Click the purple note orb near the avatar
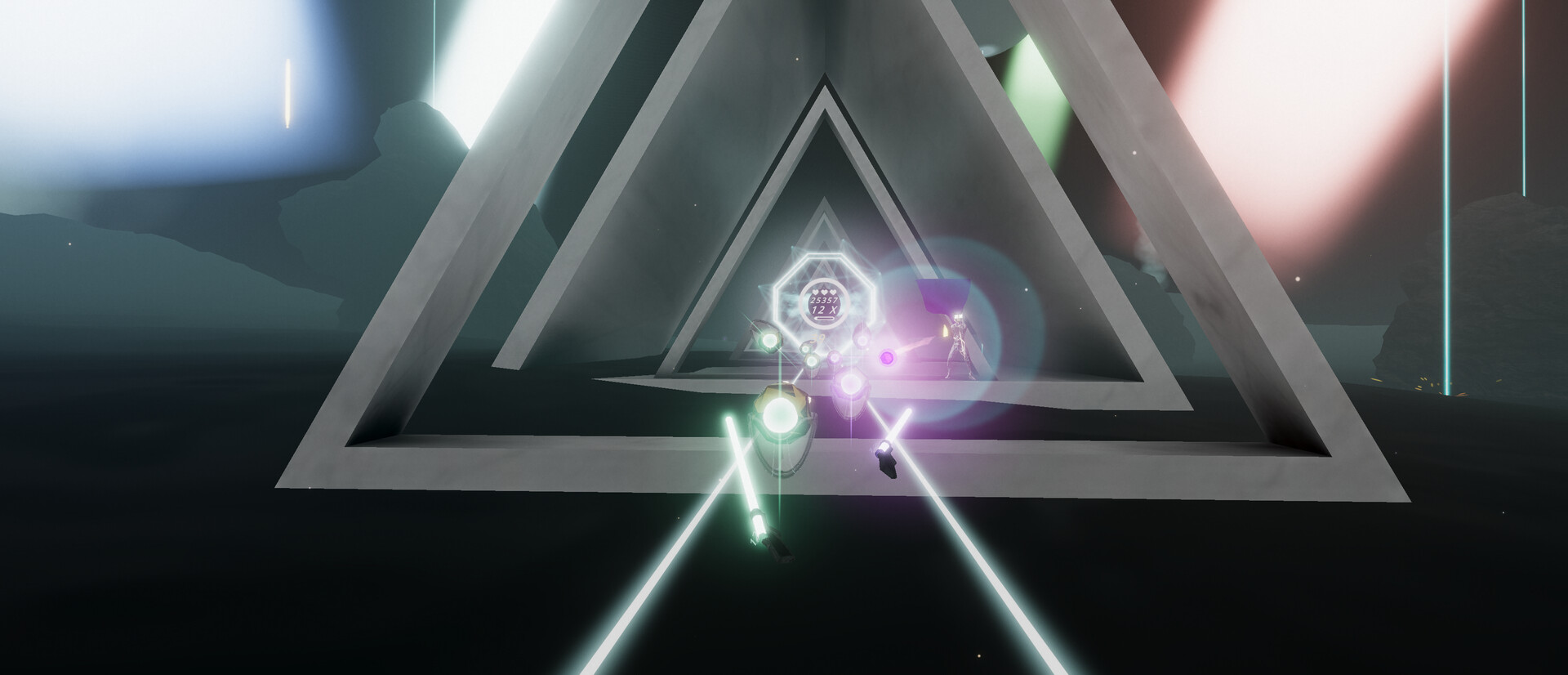Screen dimensions: 1568x675 [887, 357]
